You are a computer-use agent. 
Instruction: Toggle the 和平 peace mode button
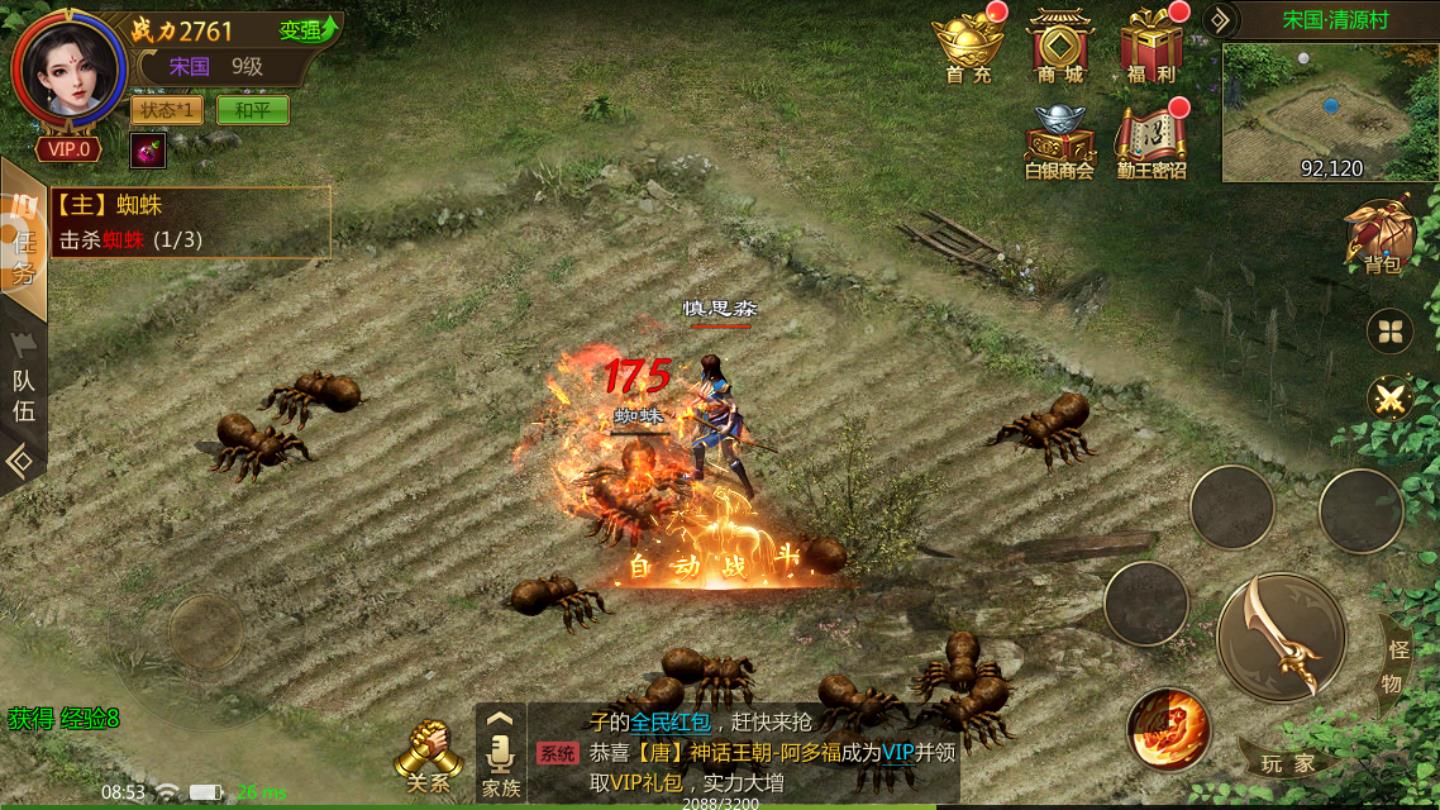coord(253,110)
